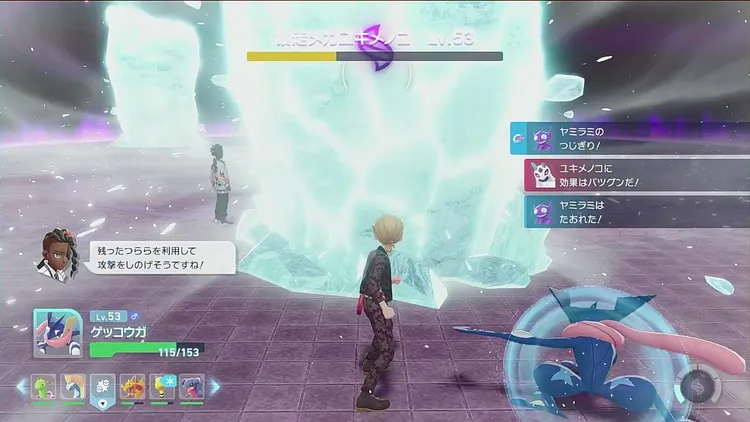Switch to the orange Charizard party slot
750x422 pixels.
132,387
